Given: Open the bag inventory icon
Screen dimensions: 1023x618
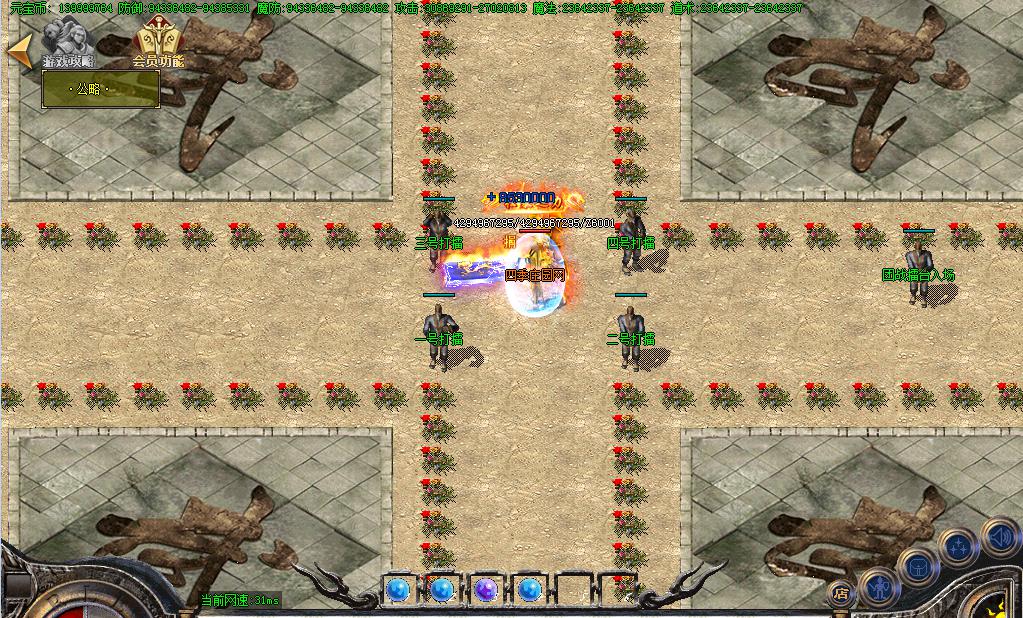Looking at the screenshot, I should (916, 567).
